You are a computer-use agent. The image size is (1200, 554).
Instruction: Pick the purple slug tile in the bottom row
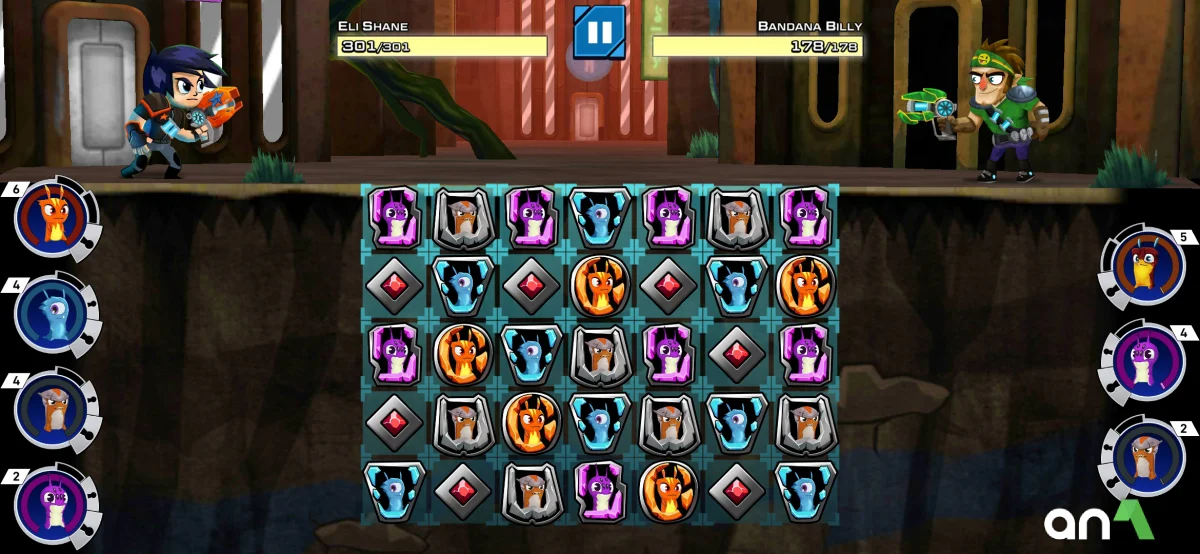(x=600, y=491)
